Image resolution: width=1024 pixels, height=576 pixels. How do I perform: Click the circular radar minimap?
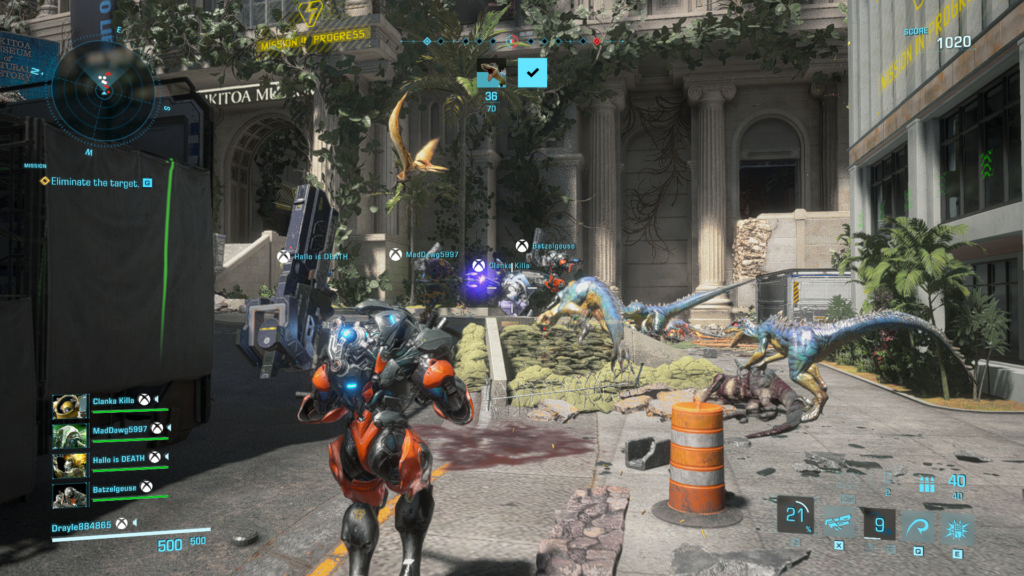(x=101, y=88)
